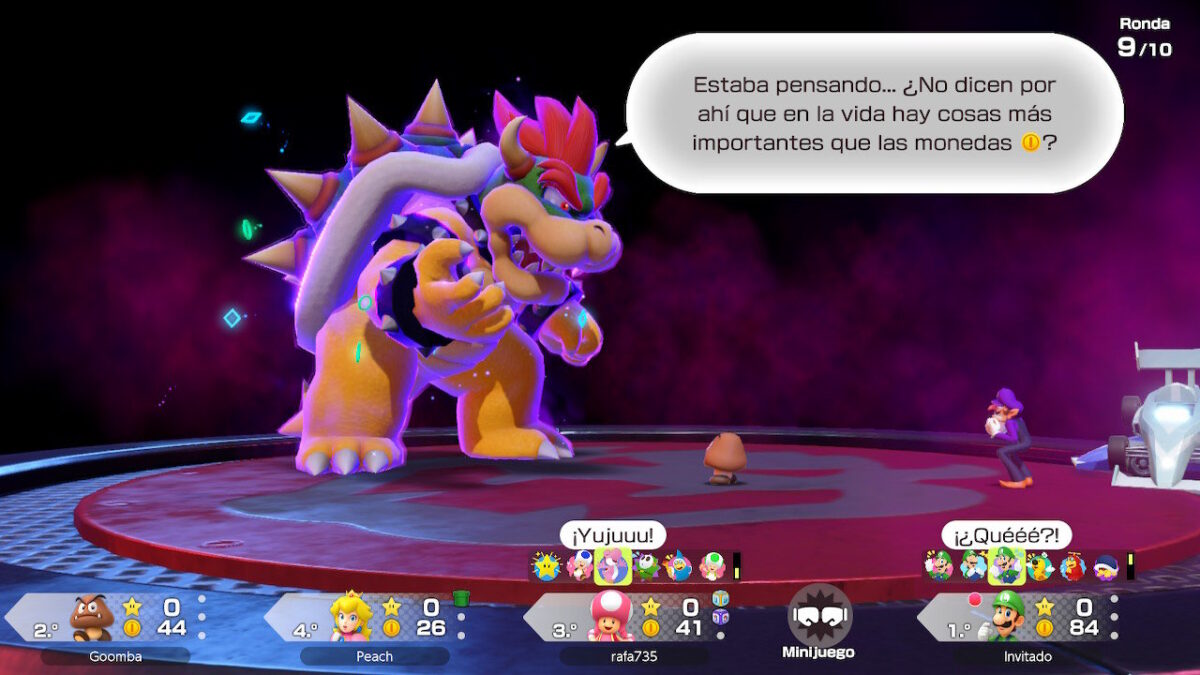The height and width of the screenshot is (675, 1200).
Task: Pick the green Shy Guy sticker
Action: tap(646, 567)
